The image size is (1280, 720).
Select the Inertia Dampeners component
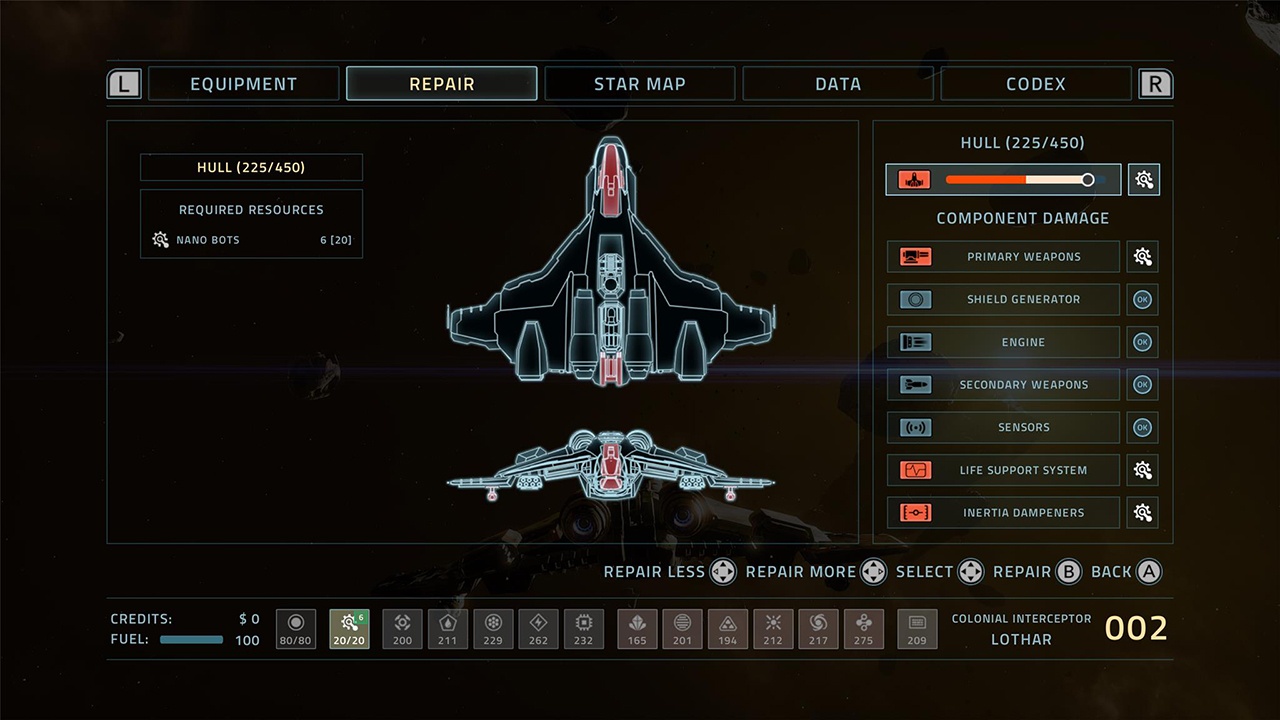click(1003, 513)
